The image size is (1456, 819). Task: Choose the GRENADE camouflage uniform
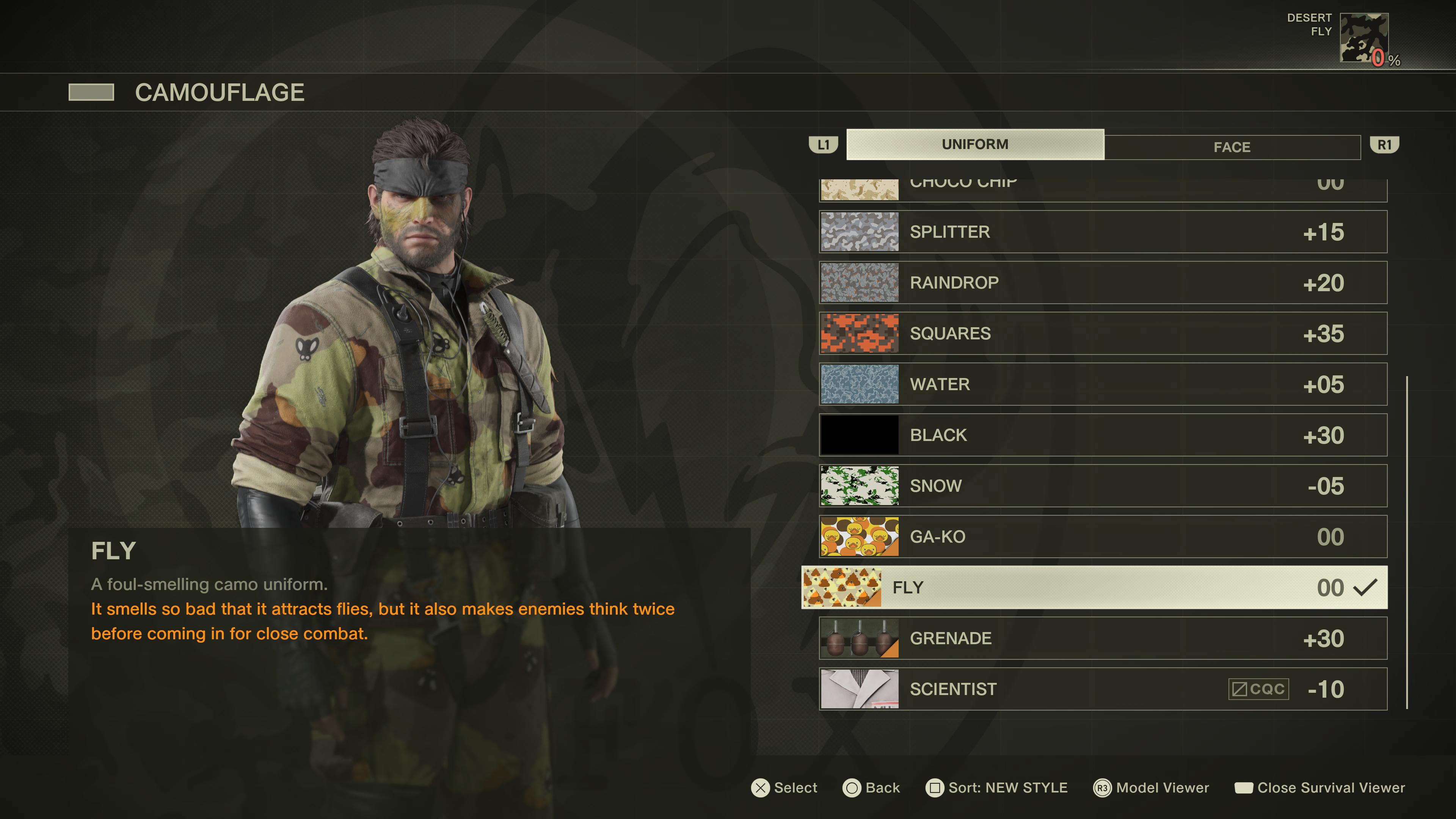pyautogui.click(x=1102, y=638)
